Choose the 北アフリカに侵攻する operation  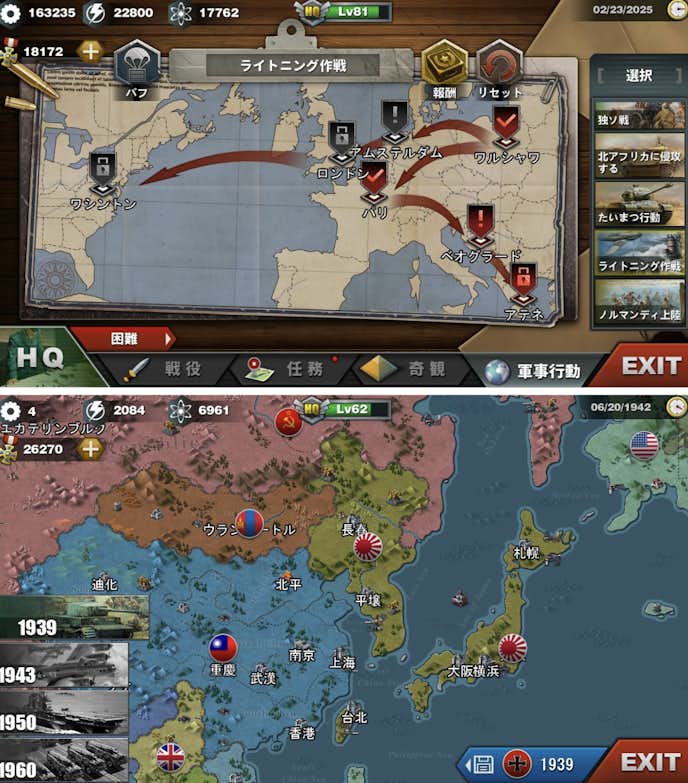coord(638,155)
